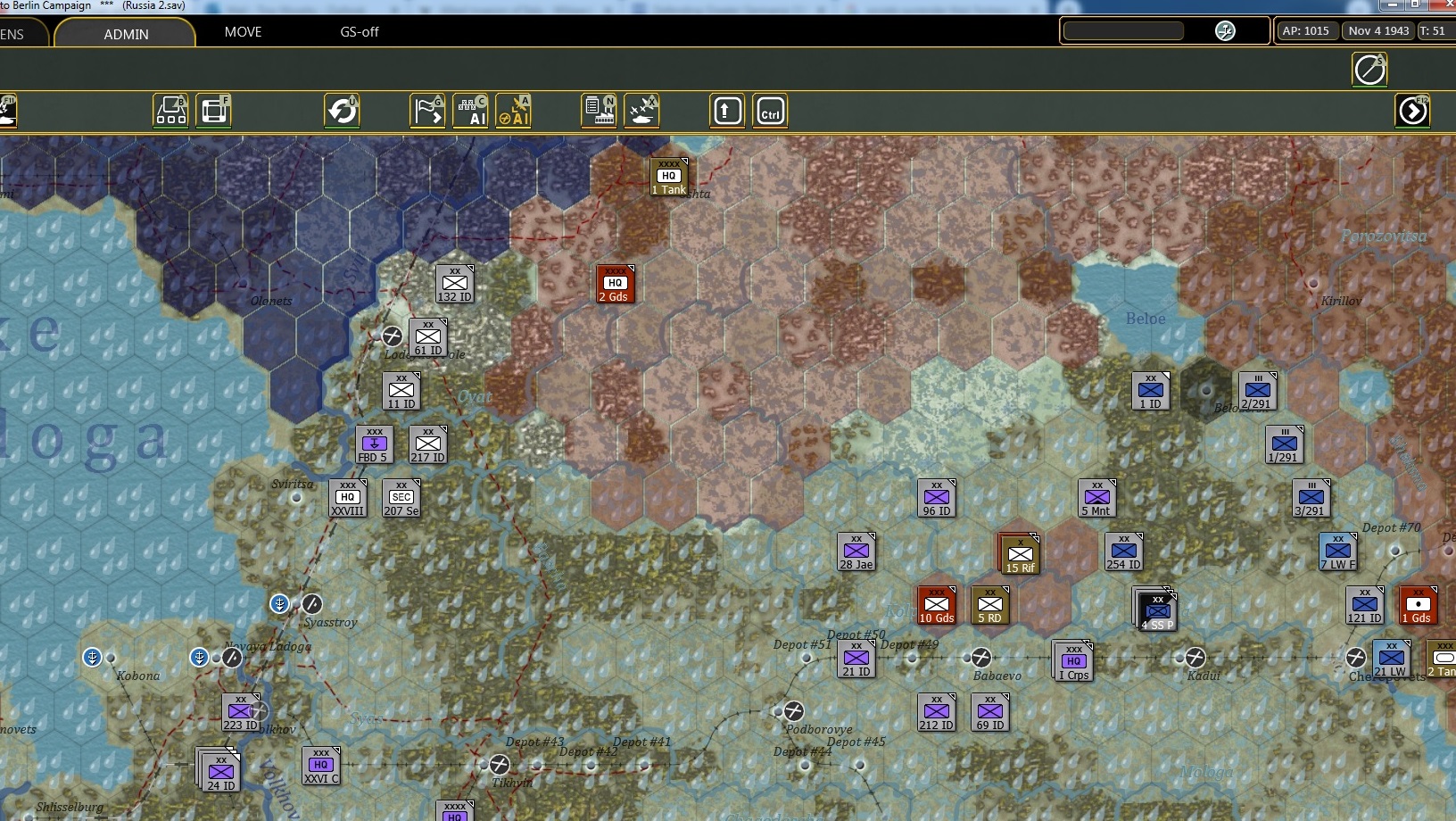
Task: Open the air battles icon marked X
Action: 643,111
